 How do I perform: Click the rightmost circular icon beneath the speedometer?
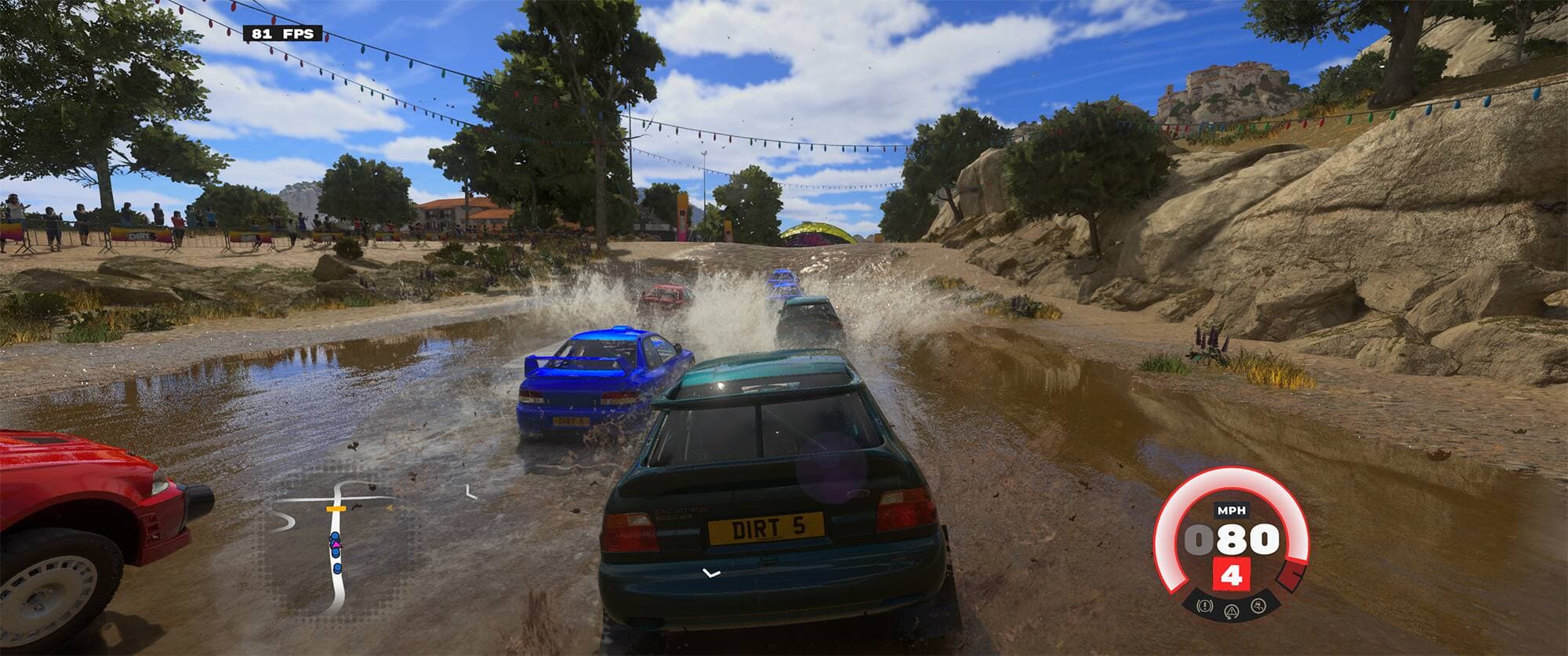(1258, 606)
